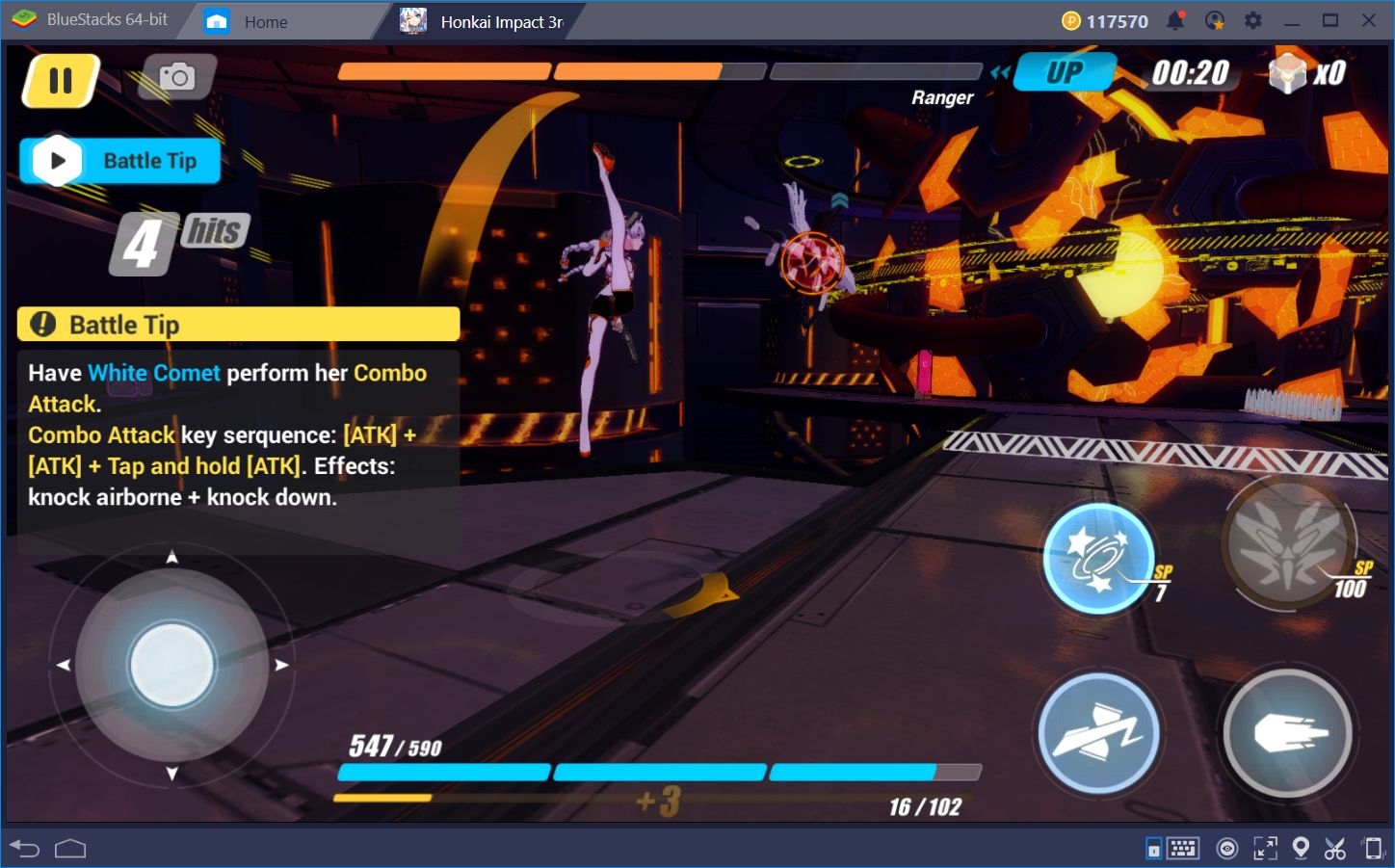Select the Honkai Impact 3rd tab
1395x868 pixels.
coord(491,20)
